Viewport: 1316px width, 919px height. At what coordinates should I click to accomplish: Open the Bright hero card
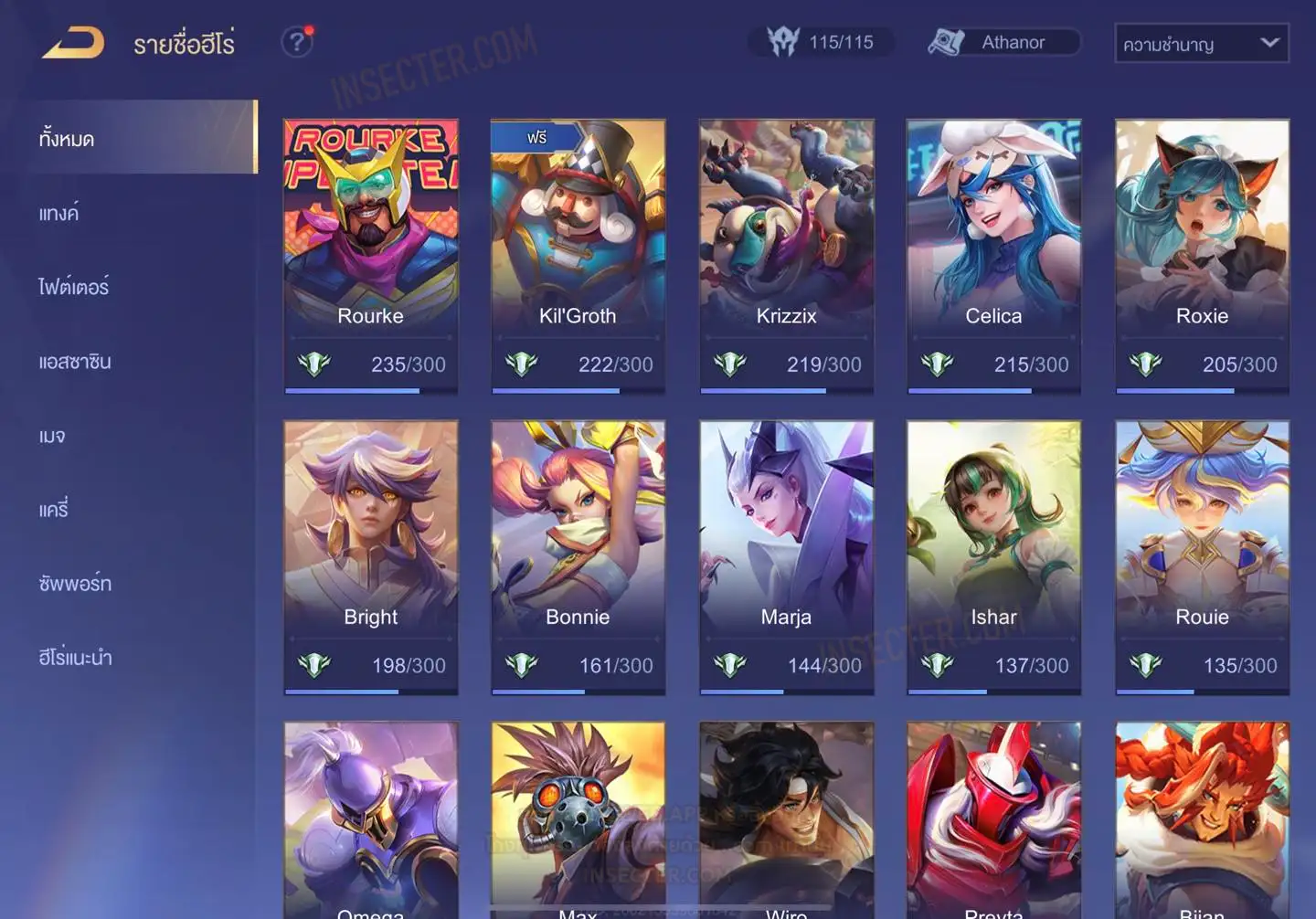click(x=370, y=557)
